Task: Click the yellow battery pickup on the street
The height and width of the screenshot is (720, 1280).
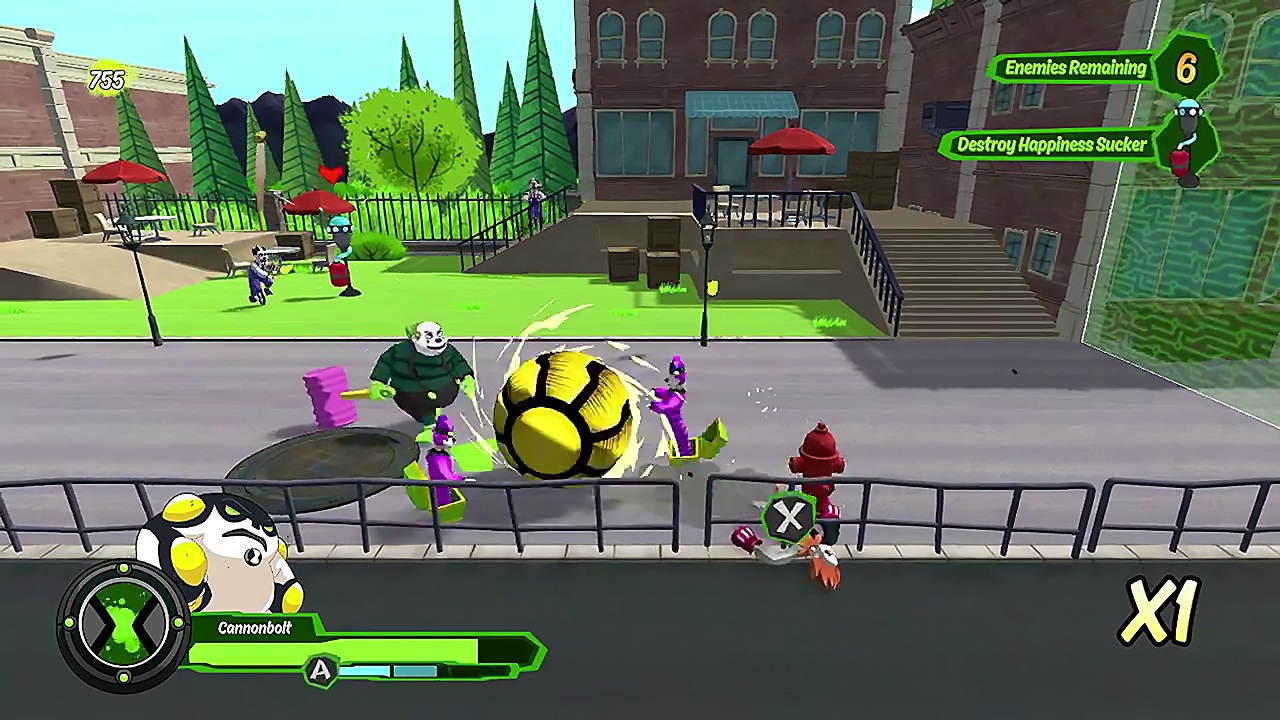Action: (712, 288)
